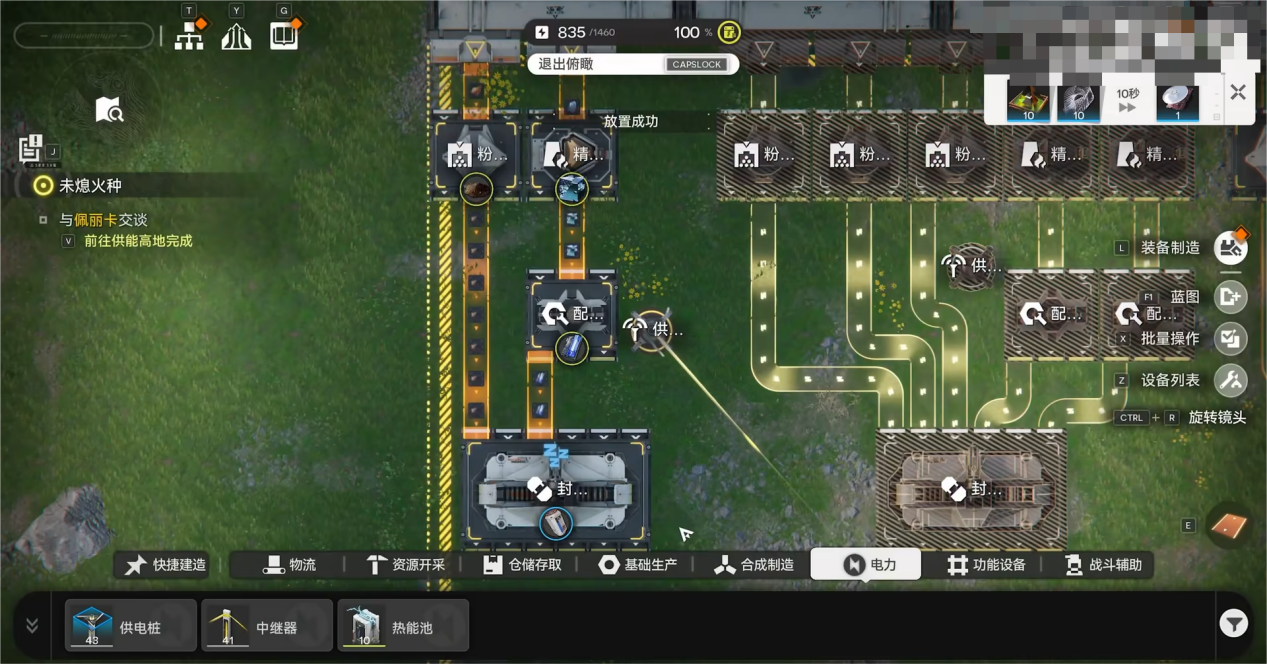Collapse the build bar with the chevron

pos(32,625)
